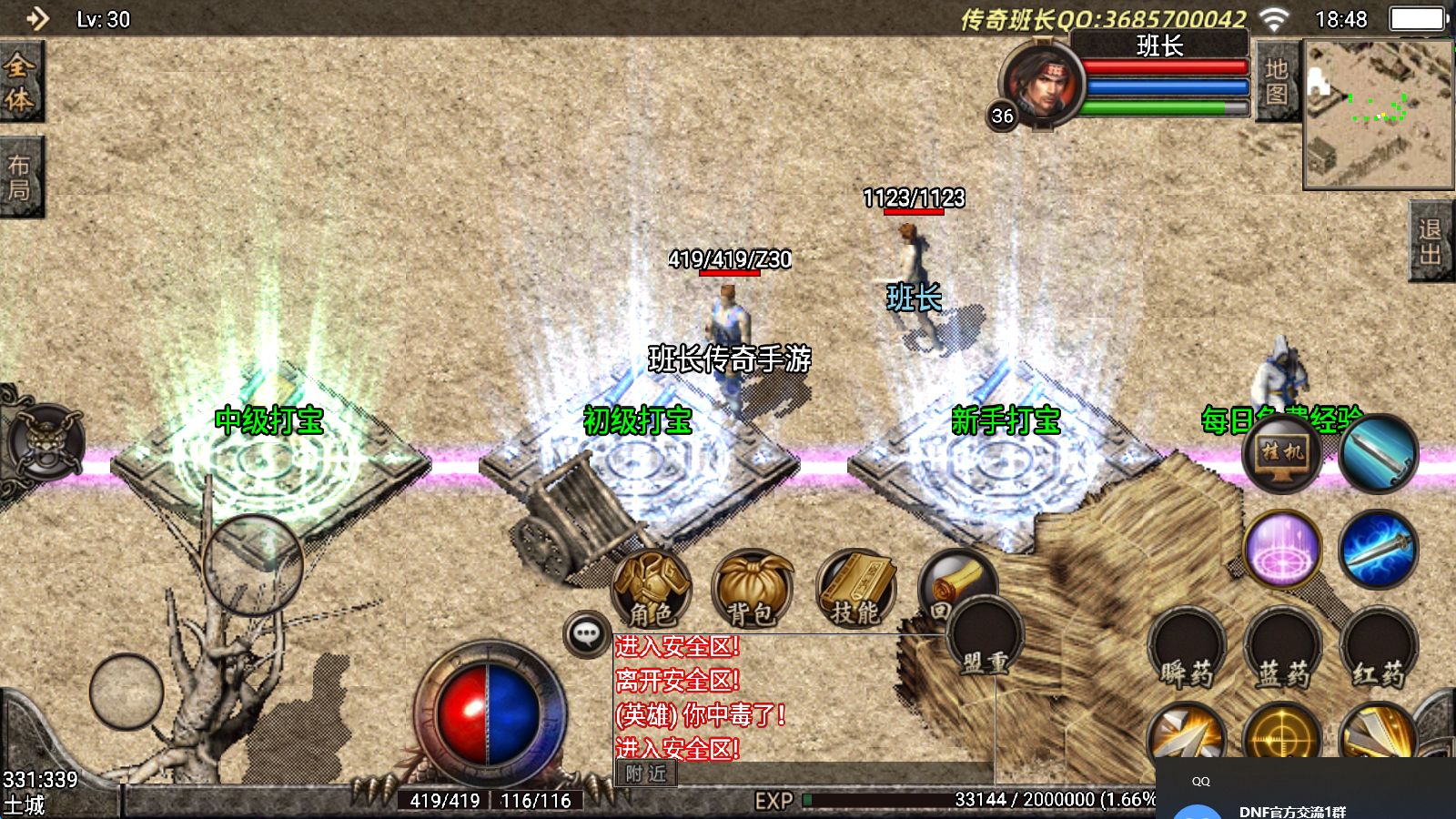
Task: Open the chat speech bubble button
Action: click(587, 633)
